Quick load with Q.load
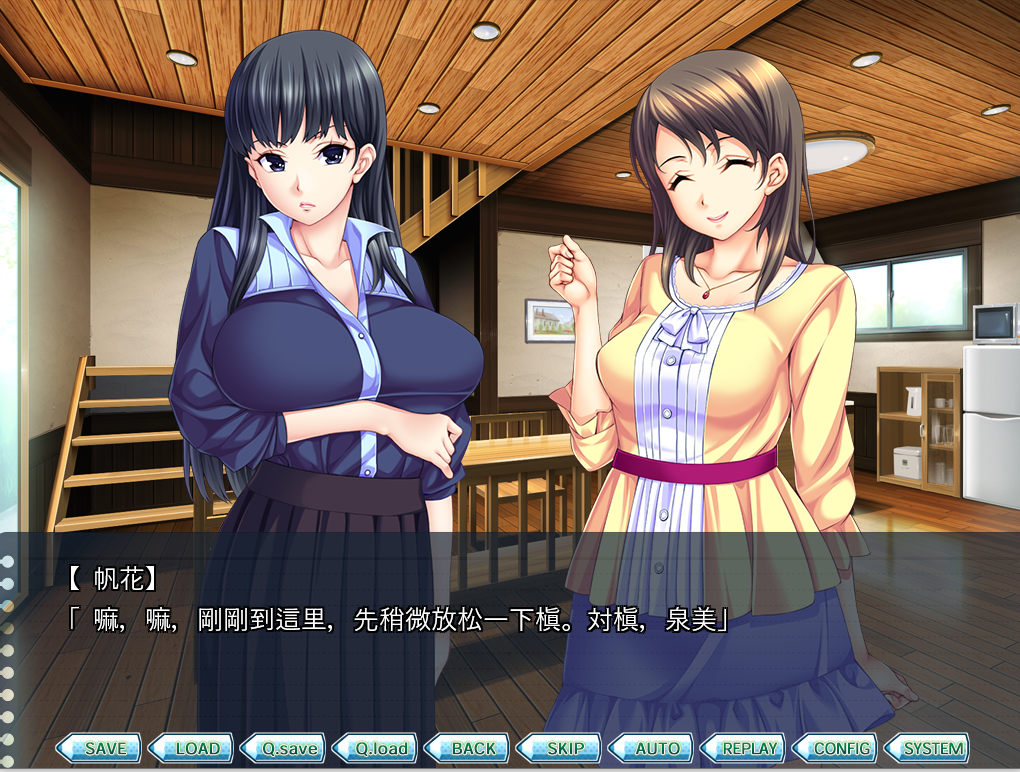Viewport: 1020px width, 772px height. [375, 748]
